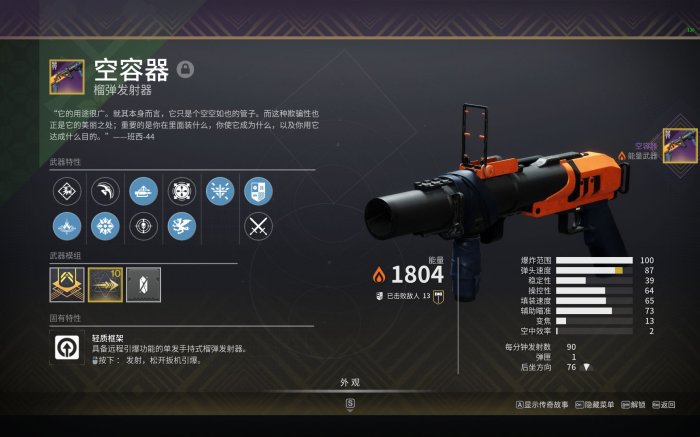This screenshot has height=437, width=700.
Task: Select the crosshair reticle with dots perk
Action: (x=182, y=190)
